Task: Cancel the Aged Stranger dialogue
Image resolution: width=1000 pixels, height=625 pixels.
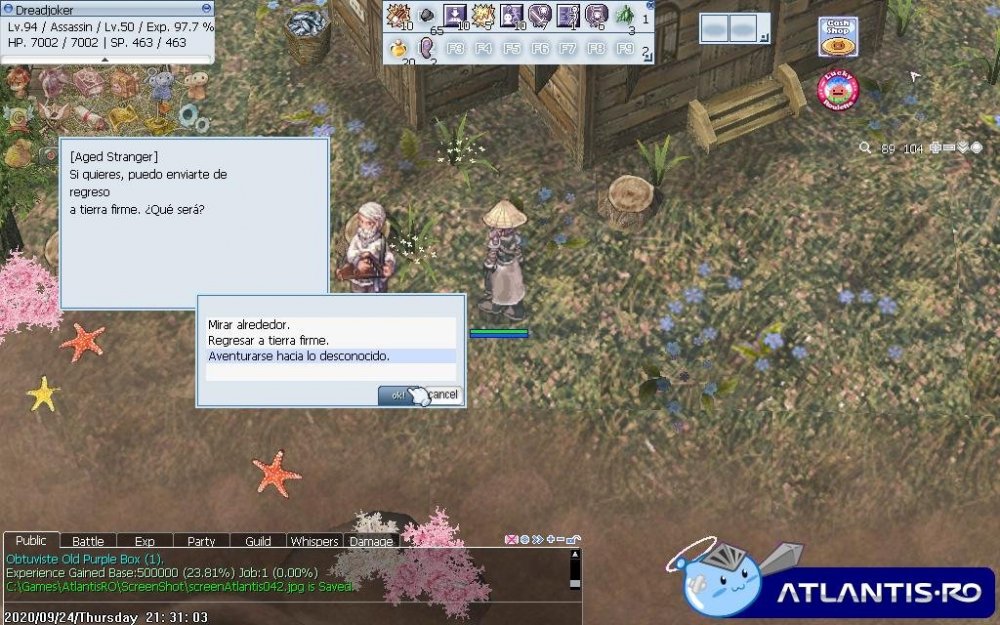Action: [x=443, y=395]
